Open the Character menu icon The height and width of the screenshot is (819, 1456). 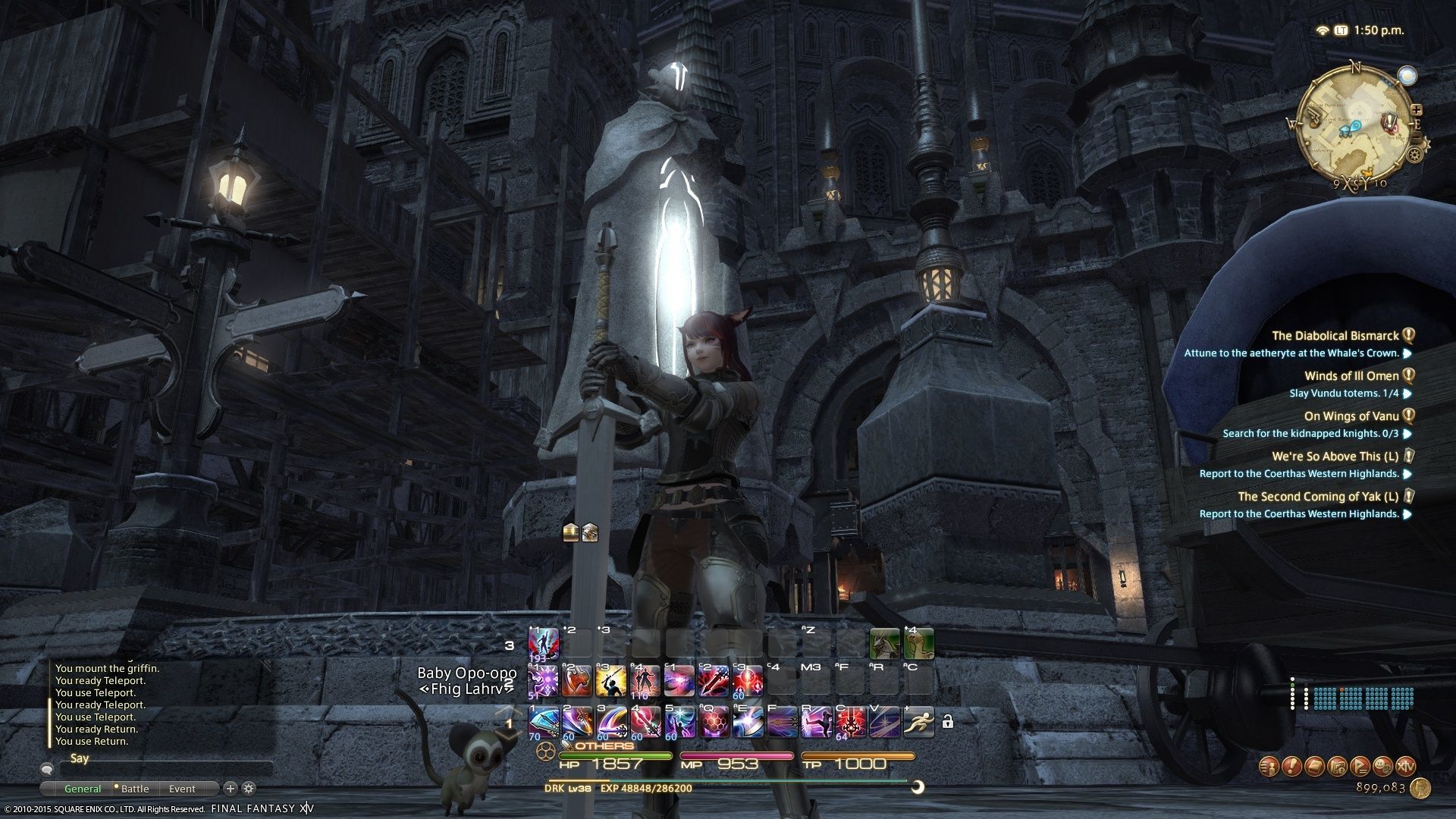[1269, 766]
